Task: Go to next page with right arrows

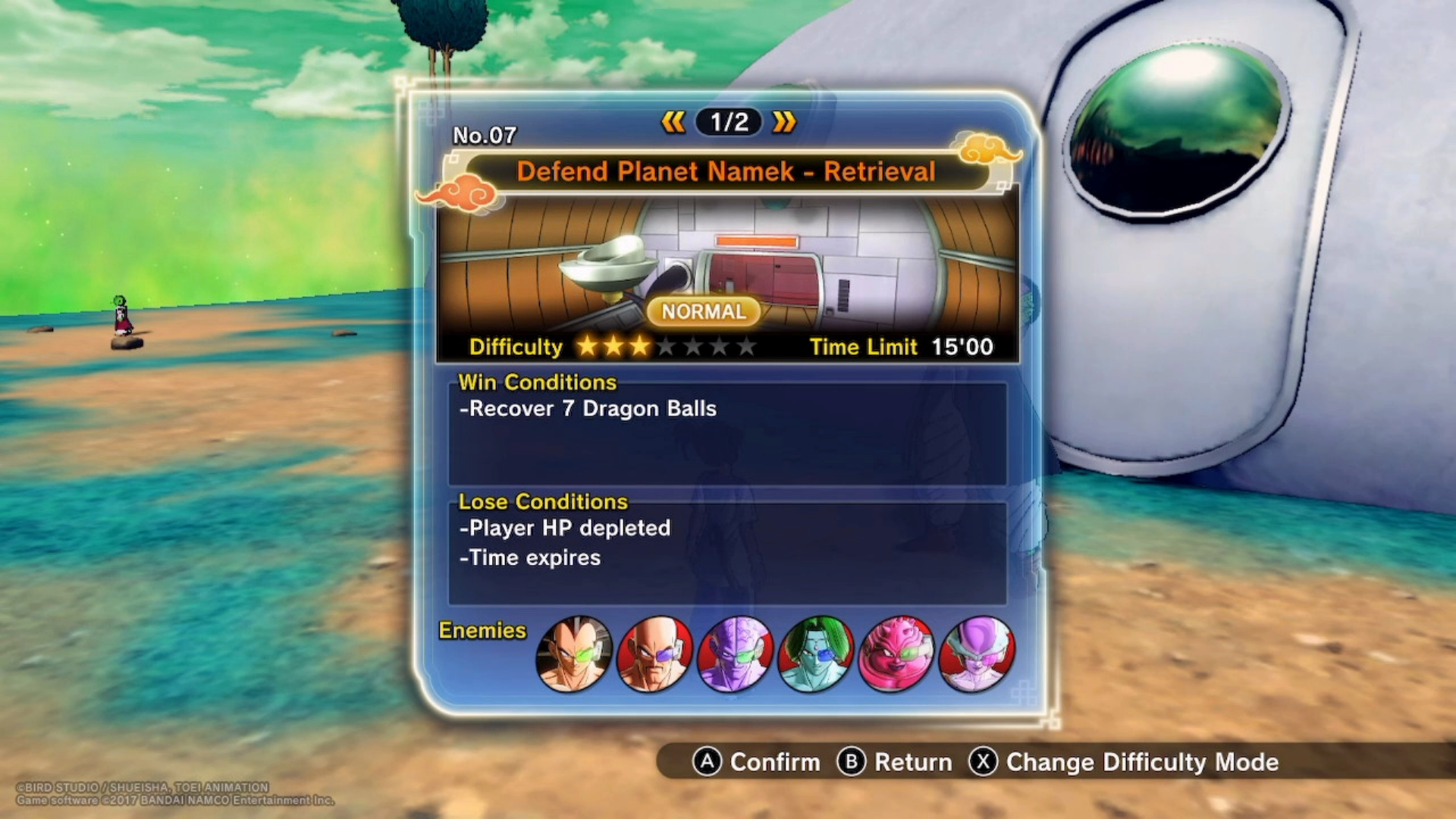Action: click(784, 122)
